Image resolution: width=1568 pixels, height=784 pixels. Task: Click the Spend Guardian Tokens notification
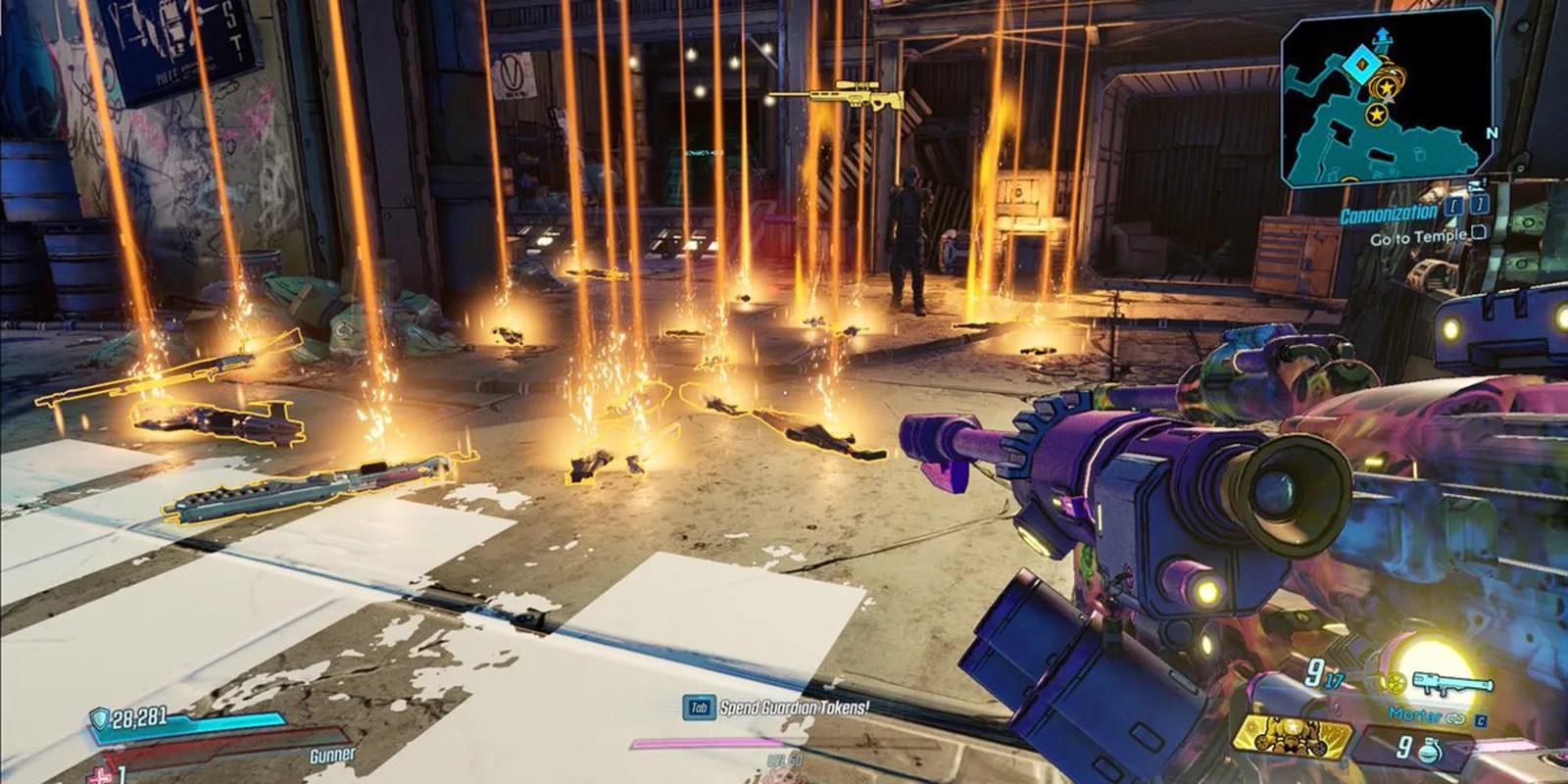pyautogui.click(x=793, y=707)
